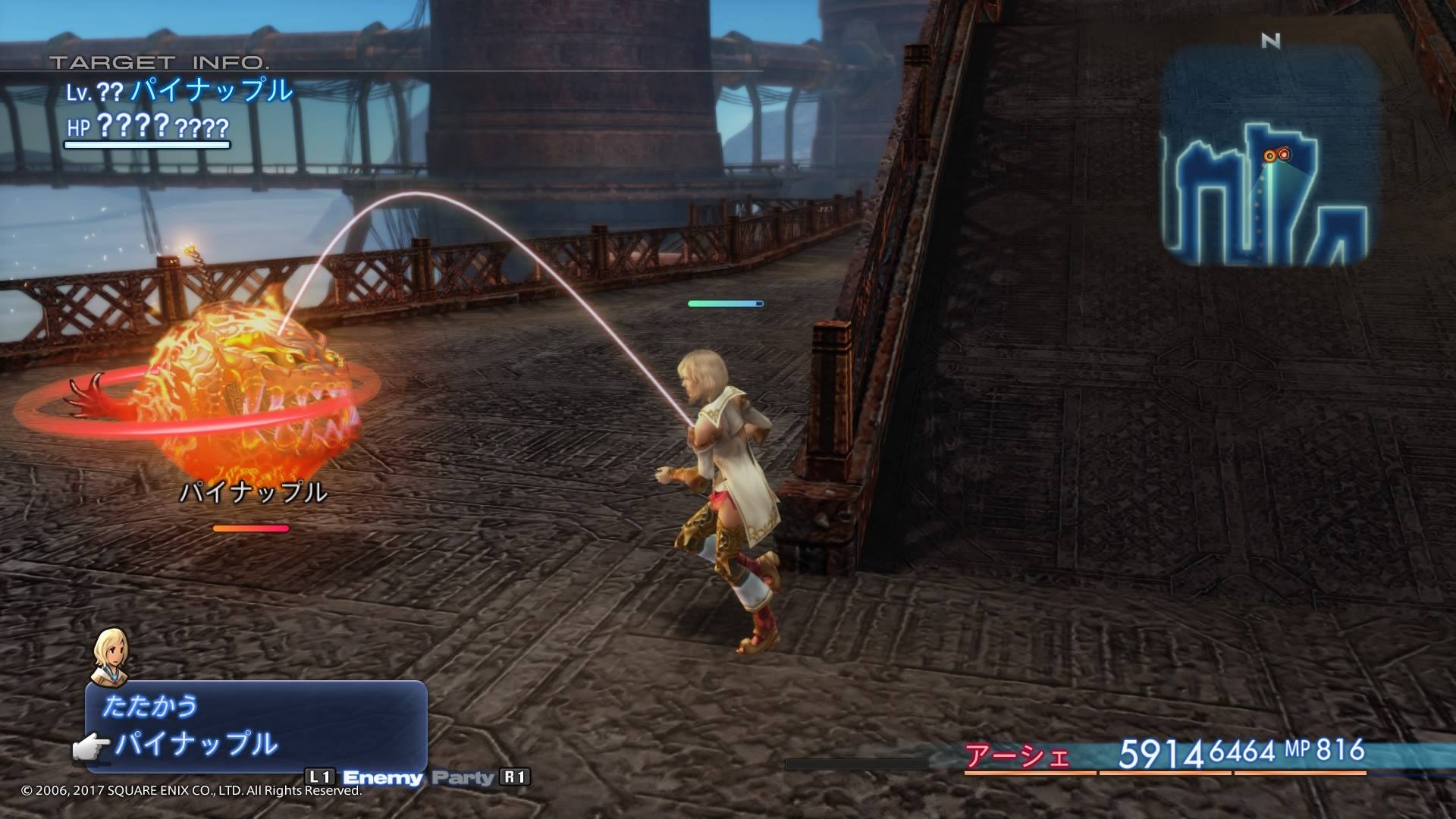This screenshot has width=1456, height=819.
Task: Switch to the Party target tab
Action: coord(463,777)
